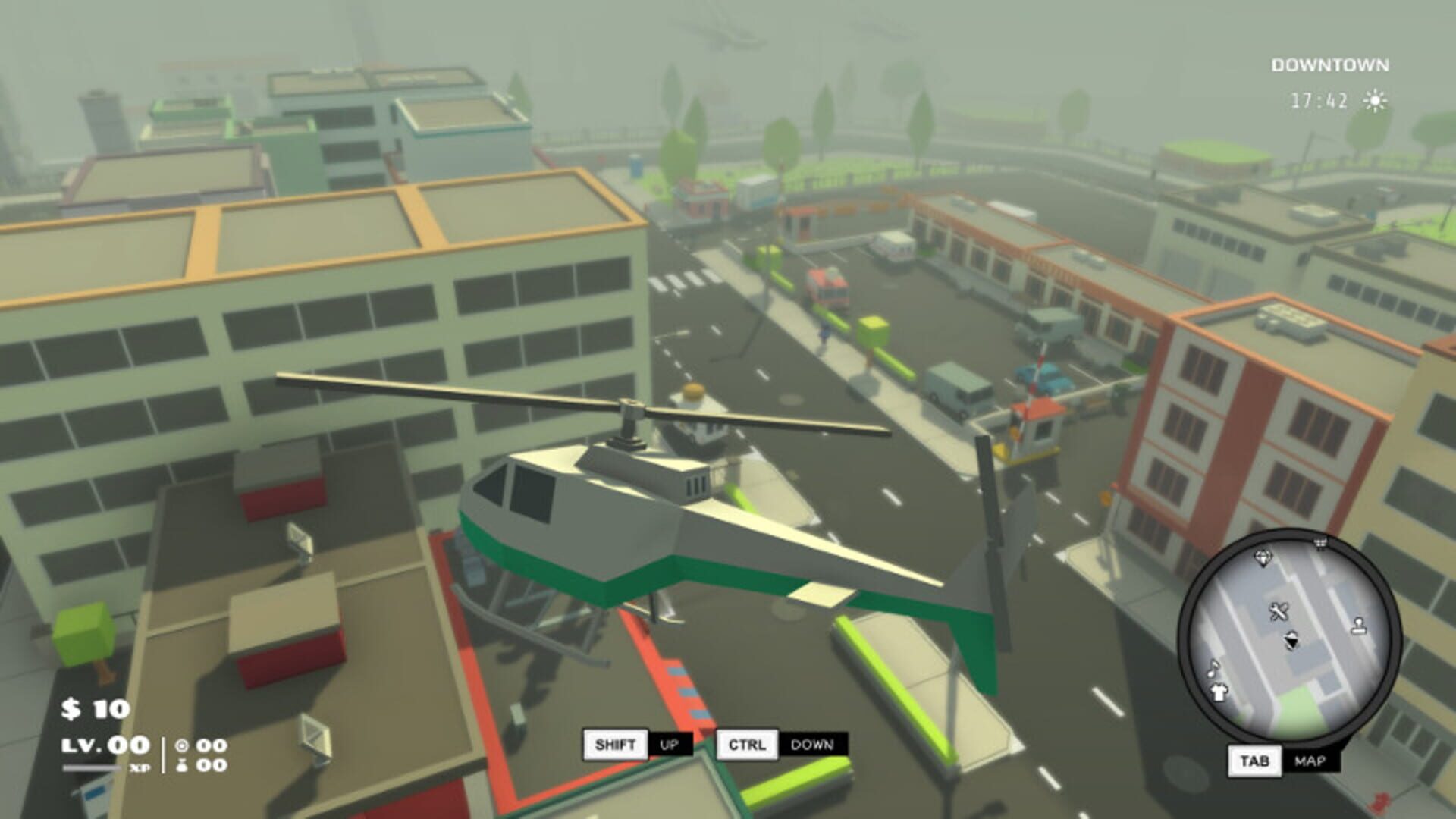Click the diamond jewelry store icon on minimap

point(1263,557)
